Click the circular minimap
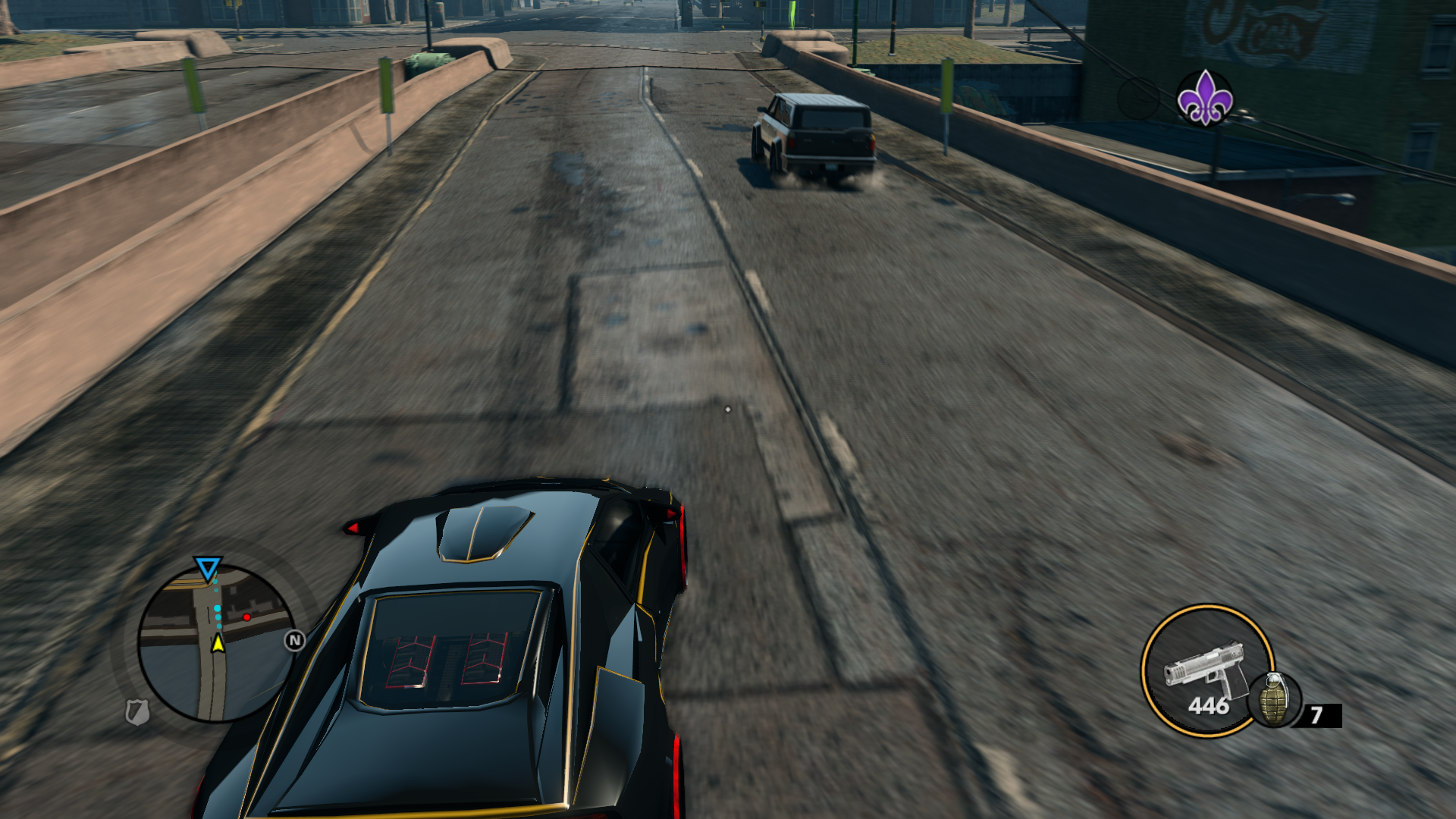 point(216,644)
